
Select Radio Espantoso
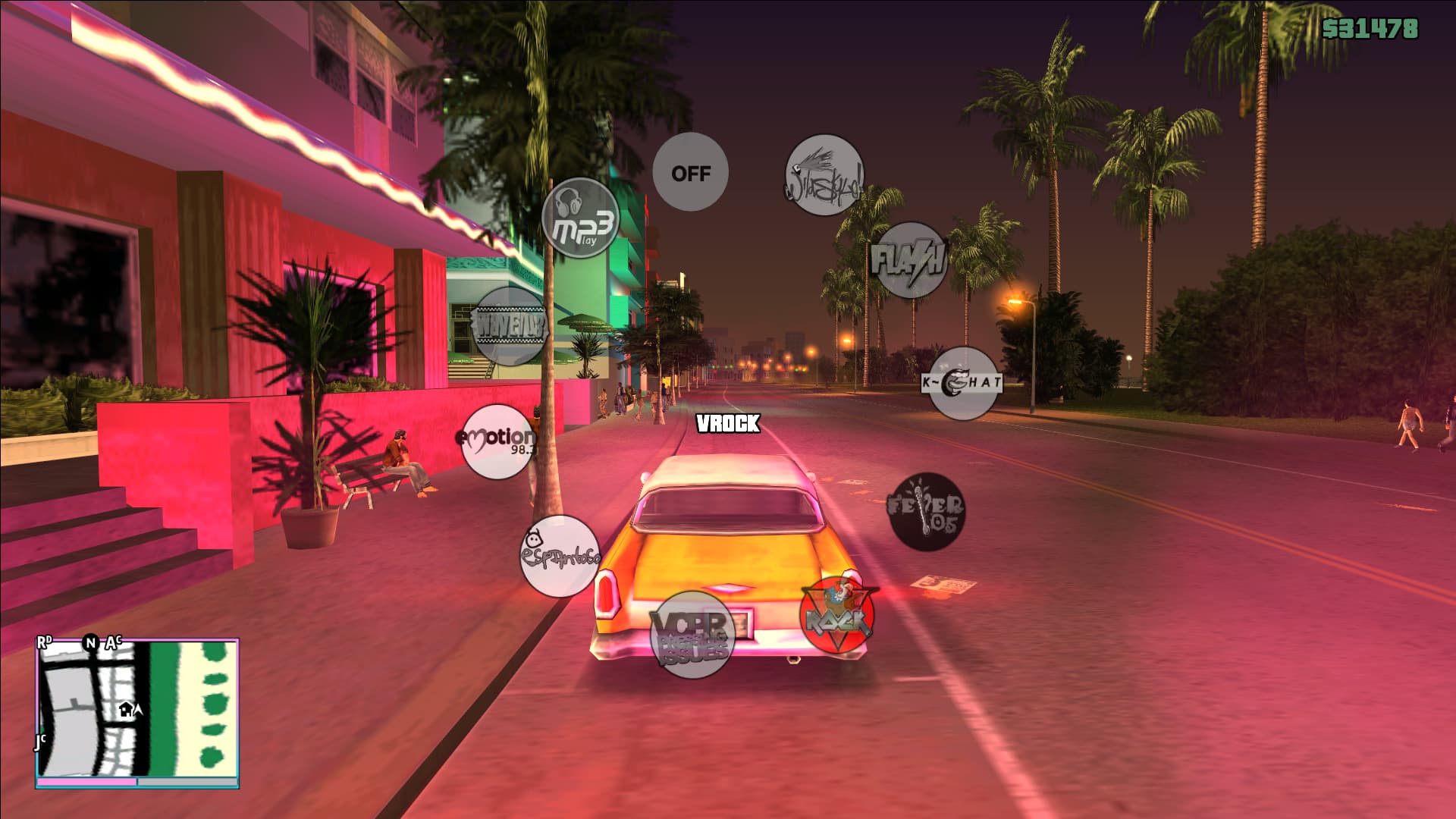[x=560, y=556]
